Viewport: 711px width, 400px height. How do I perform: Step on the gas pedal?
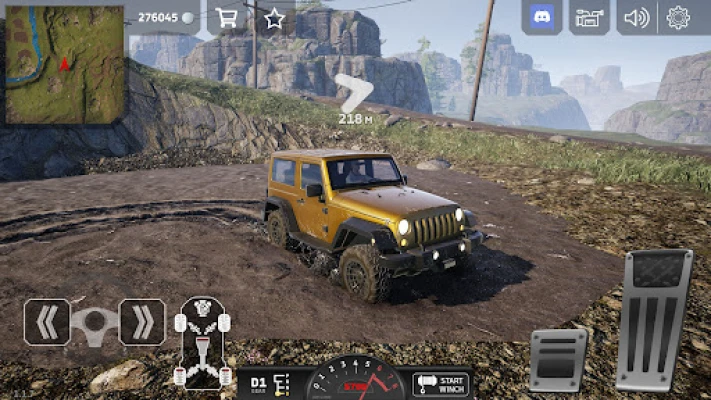point(655,320)
